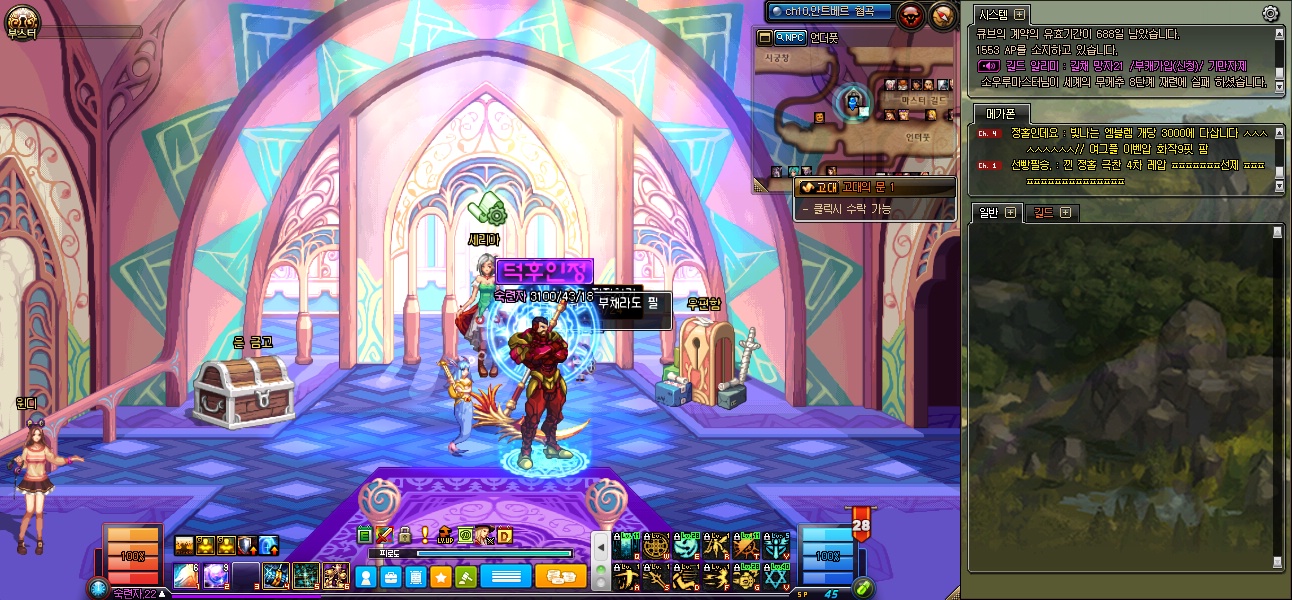This screenshot has width=1292, height=600.
Task: Open the green auction gavel button
Action: [x=465, y=577]
